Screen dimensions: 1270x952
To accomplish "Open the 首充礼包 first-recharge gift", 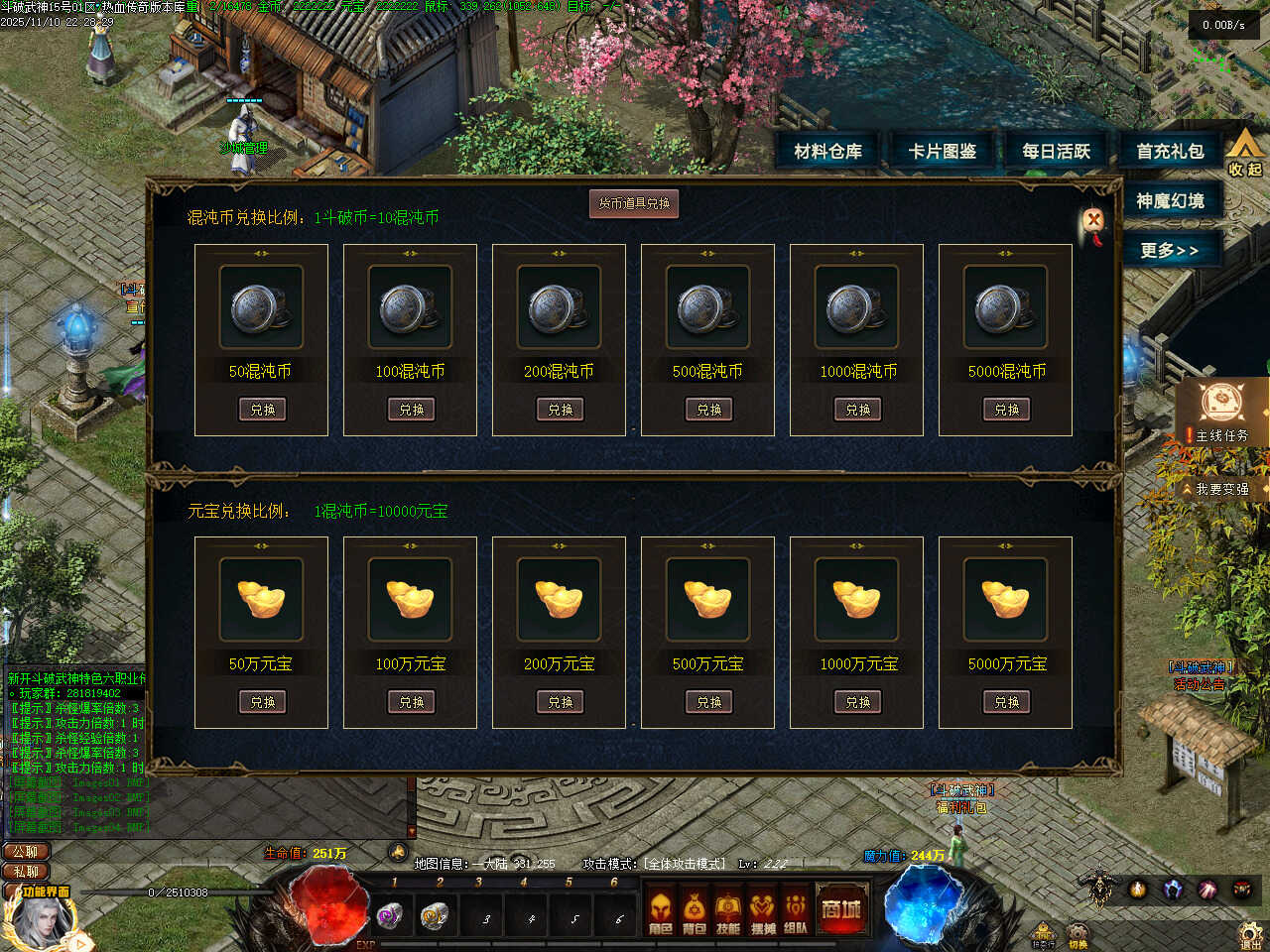I will (x=1171, y=152).
